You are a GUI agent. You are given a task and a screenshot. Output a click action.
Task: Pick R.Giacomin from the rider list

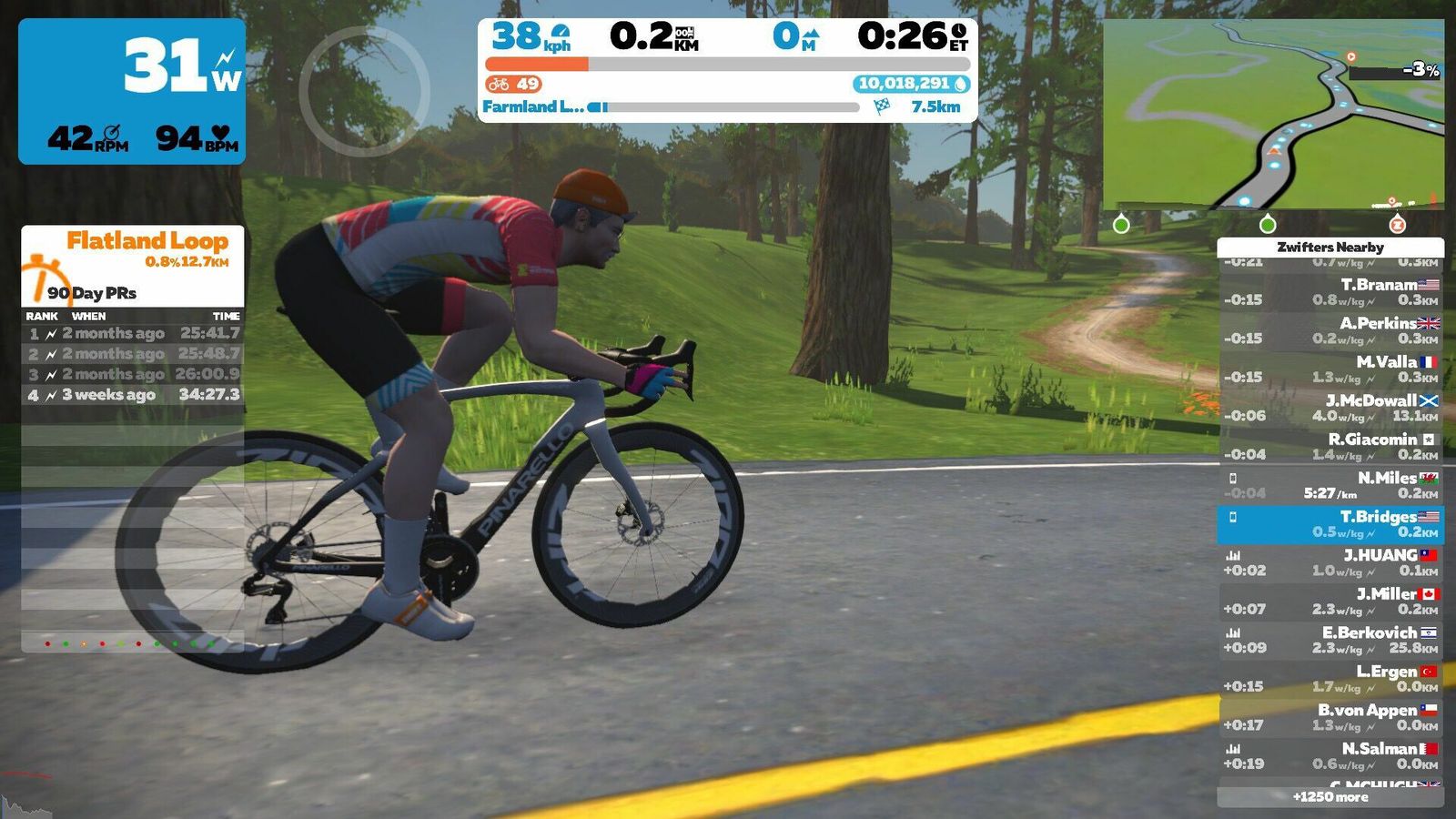[1330, 447]
